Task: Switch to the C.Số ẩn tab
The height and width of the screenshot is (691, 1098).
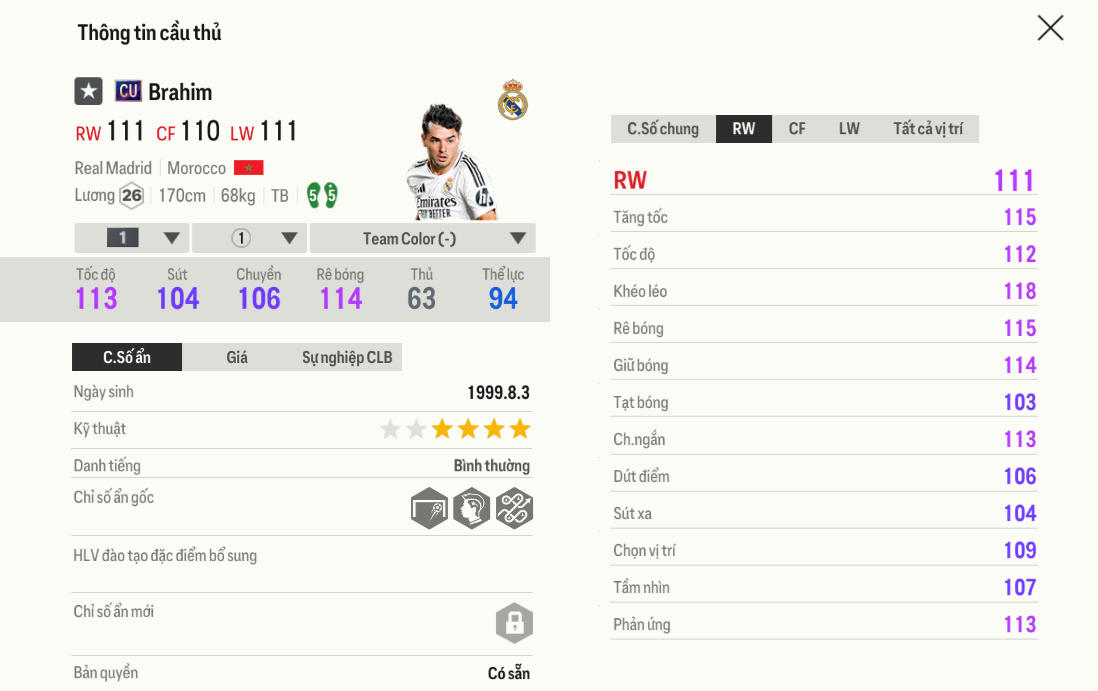Action: click(x=127, y=357)
